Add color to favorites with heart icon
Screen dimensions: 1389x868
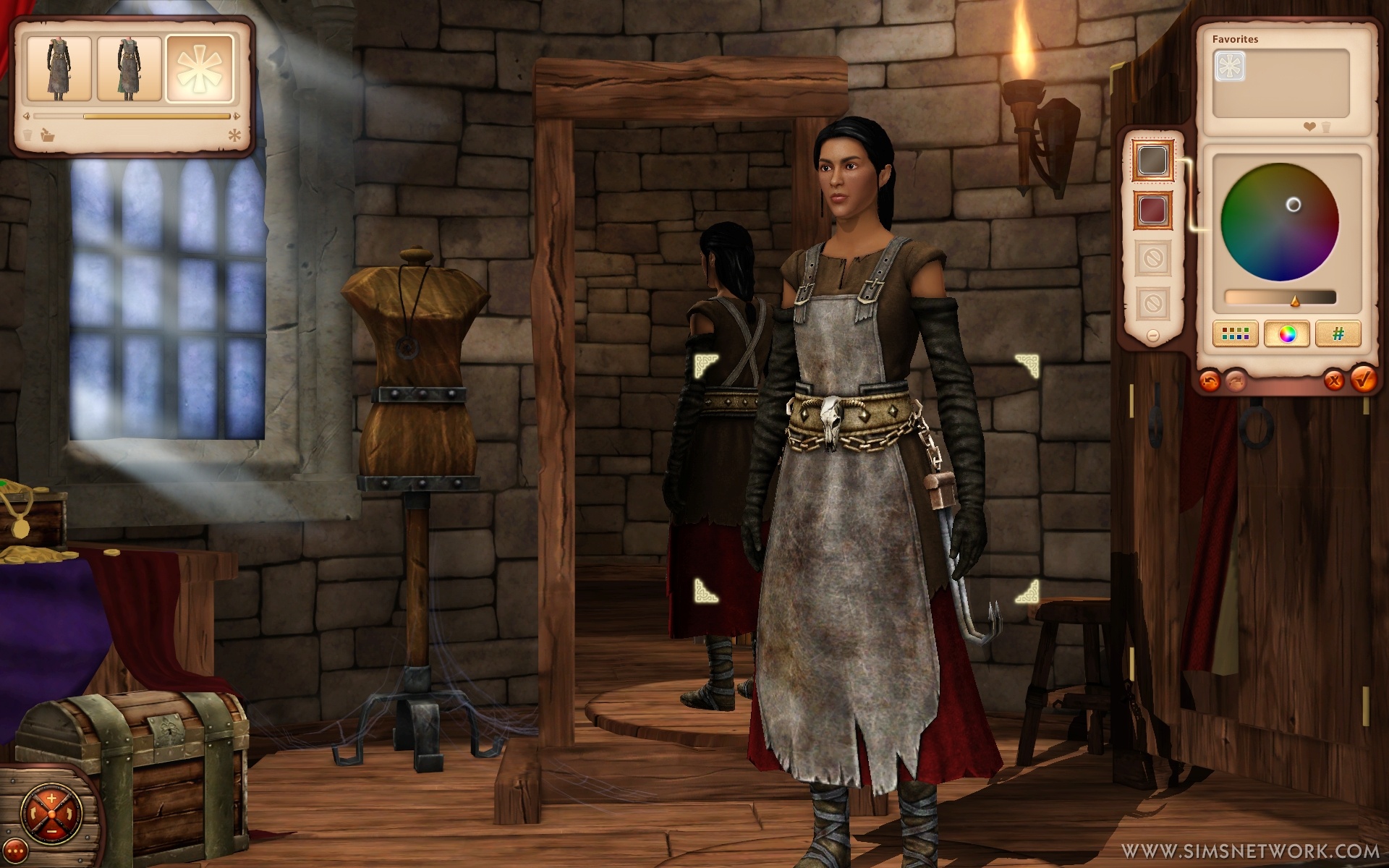(x=1309, y=127)
